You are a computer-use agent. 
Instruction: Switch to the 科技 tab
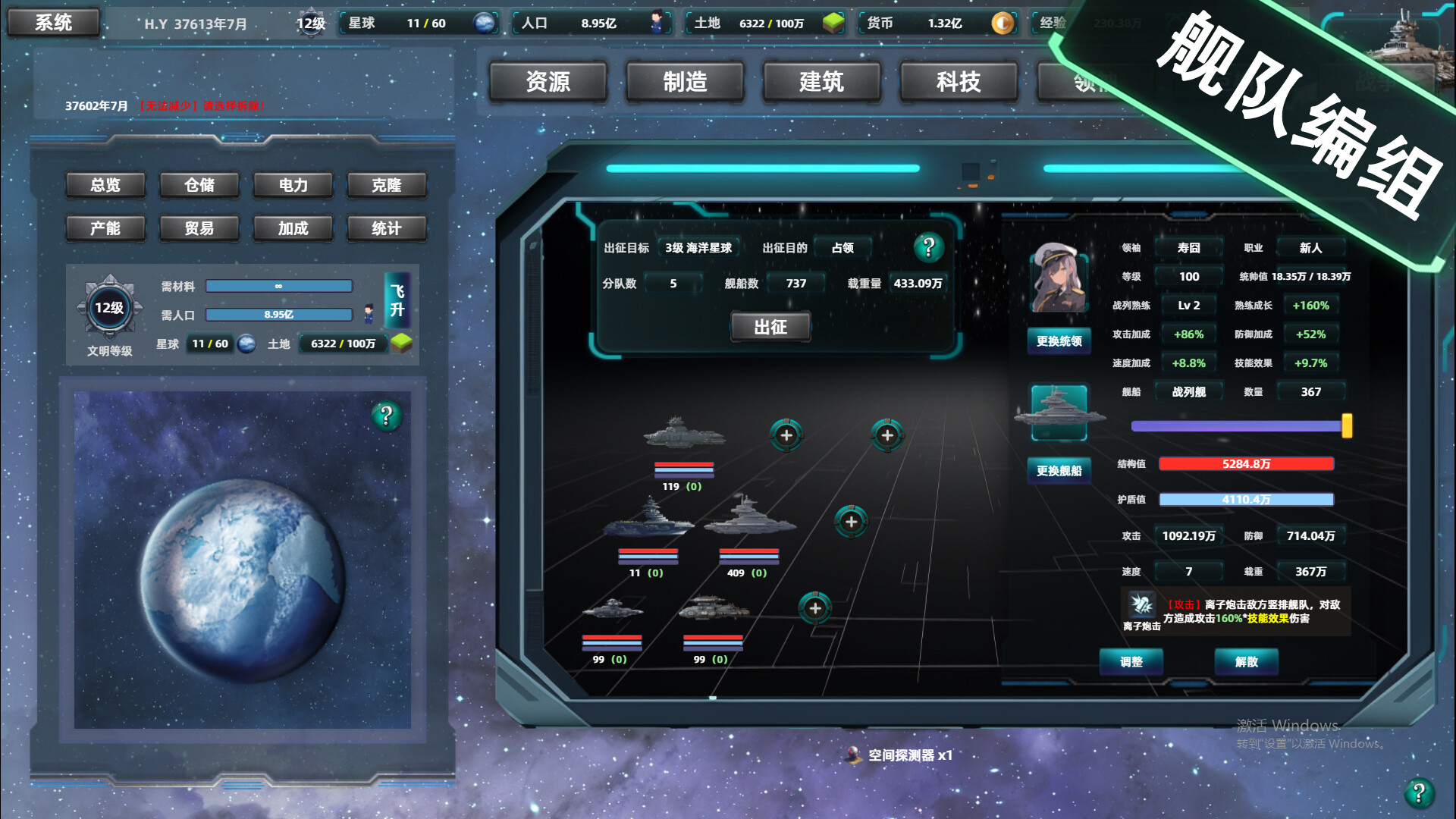pyautogui.click(x=958, y=81)
